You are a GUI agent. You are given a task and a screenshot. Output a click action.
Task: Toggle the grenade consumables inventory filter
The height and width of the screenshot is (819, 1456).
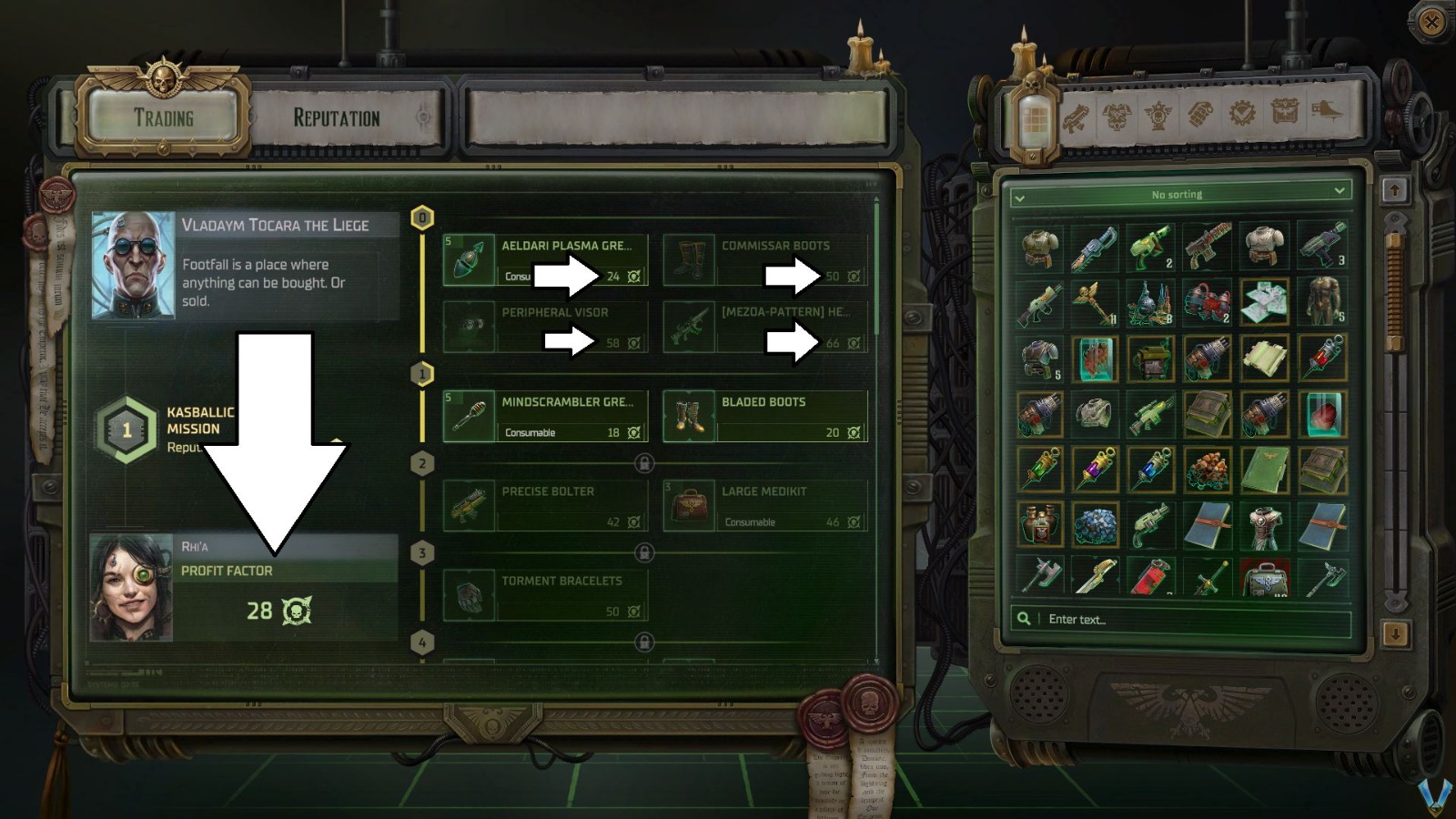click(x=1199, y=116)
